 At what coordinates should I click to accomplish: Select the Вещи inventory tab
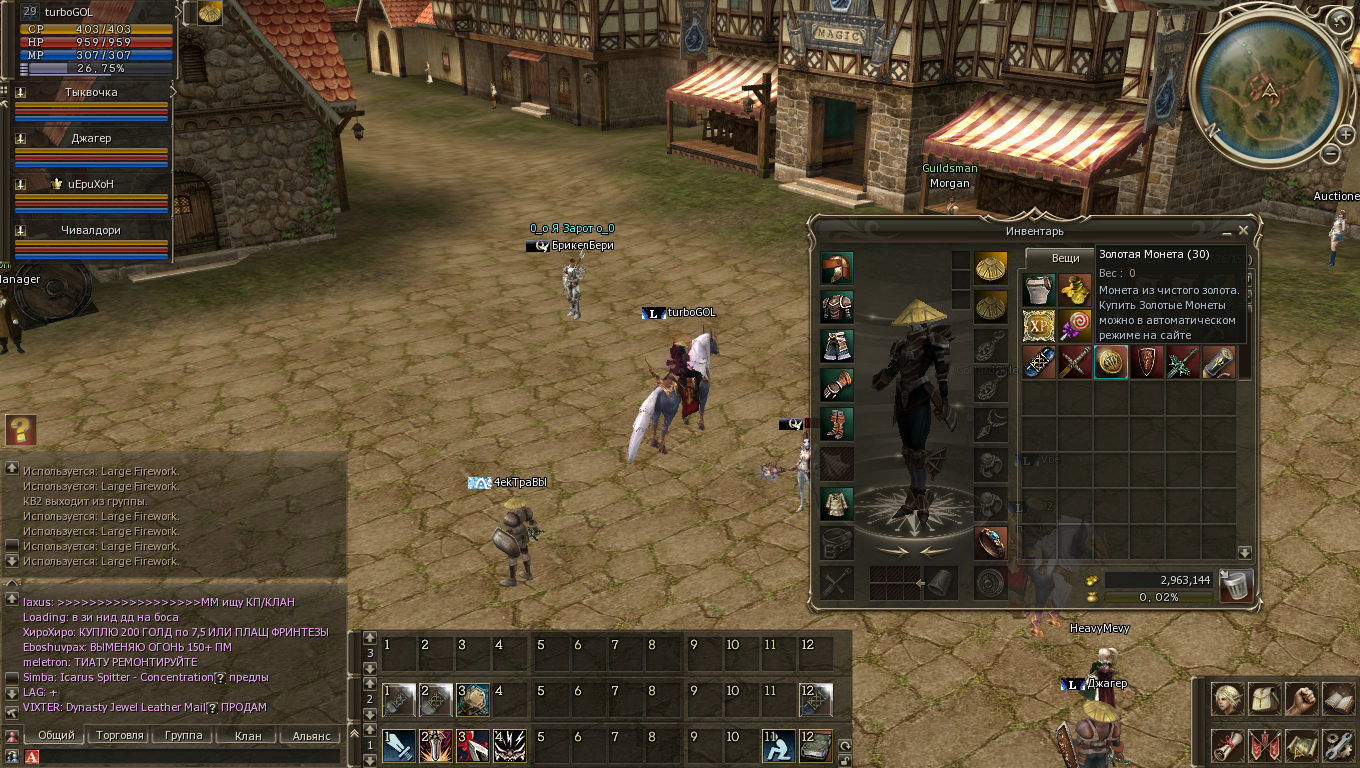coord(1065,258)
